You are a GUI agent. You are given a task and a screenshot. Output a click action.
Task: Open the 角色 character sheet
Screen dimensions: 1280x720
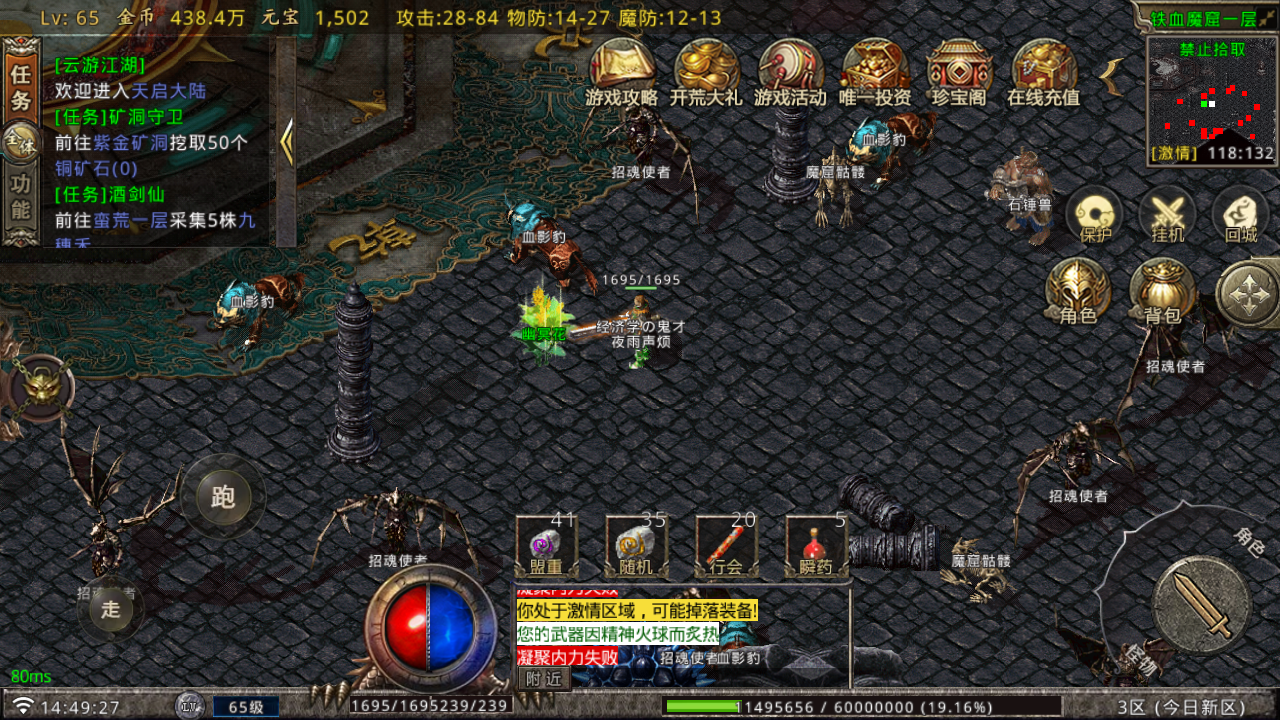(1078, 291)
